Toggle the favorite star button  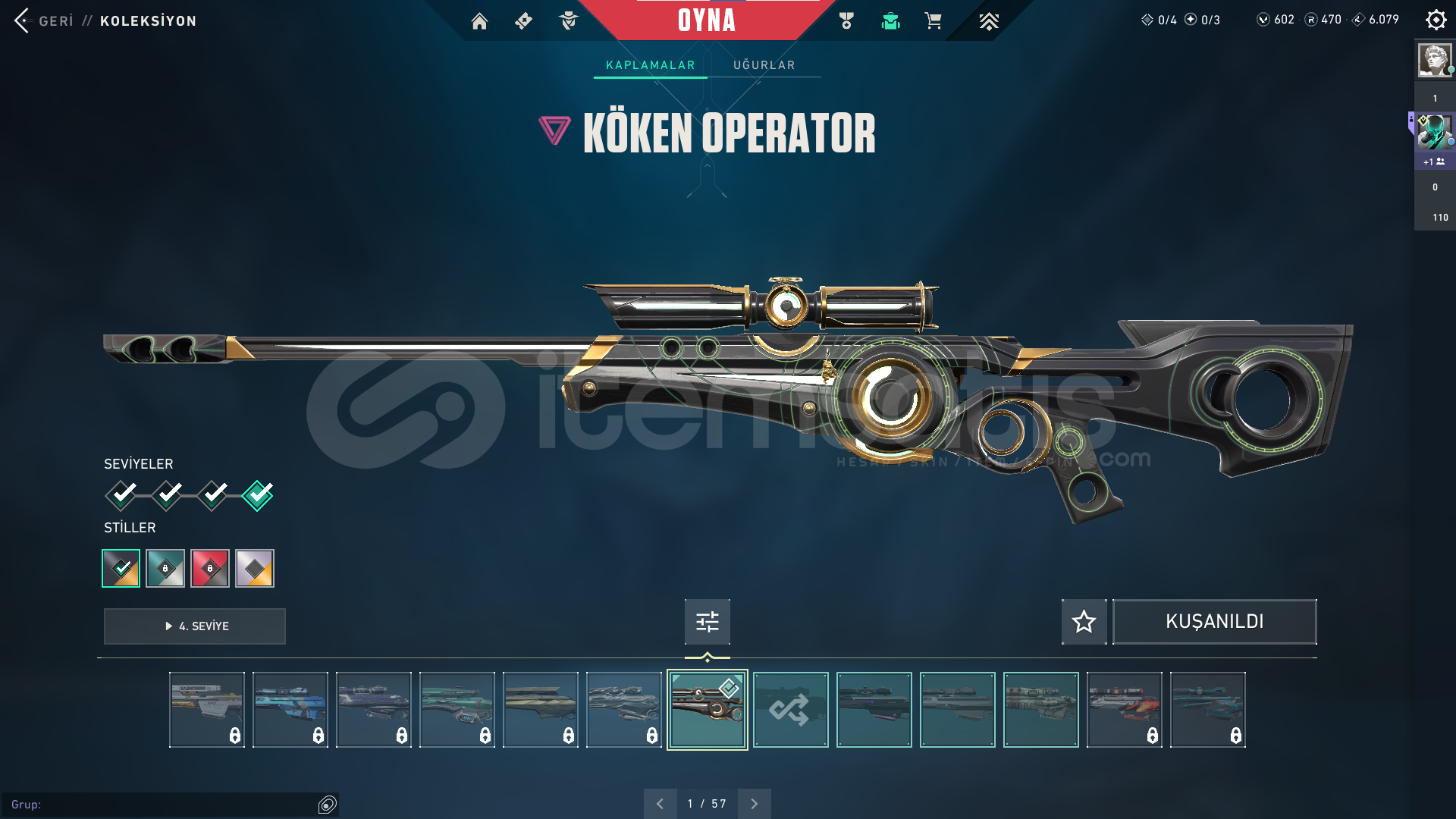pos(1084,622)
